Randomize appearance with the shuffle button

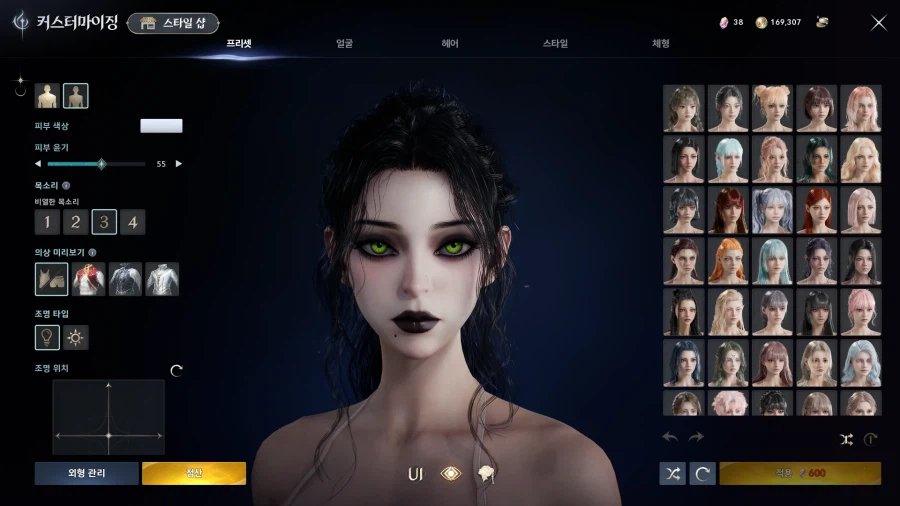coord(672,473)
